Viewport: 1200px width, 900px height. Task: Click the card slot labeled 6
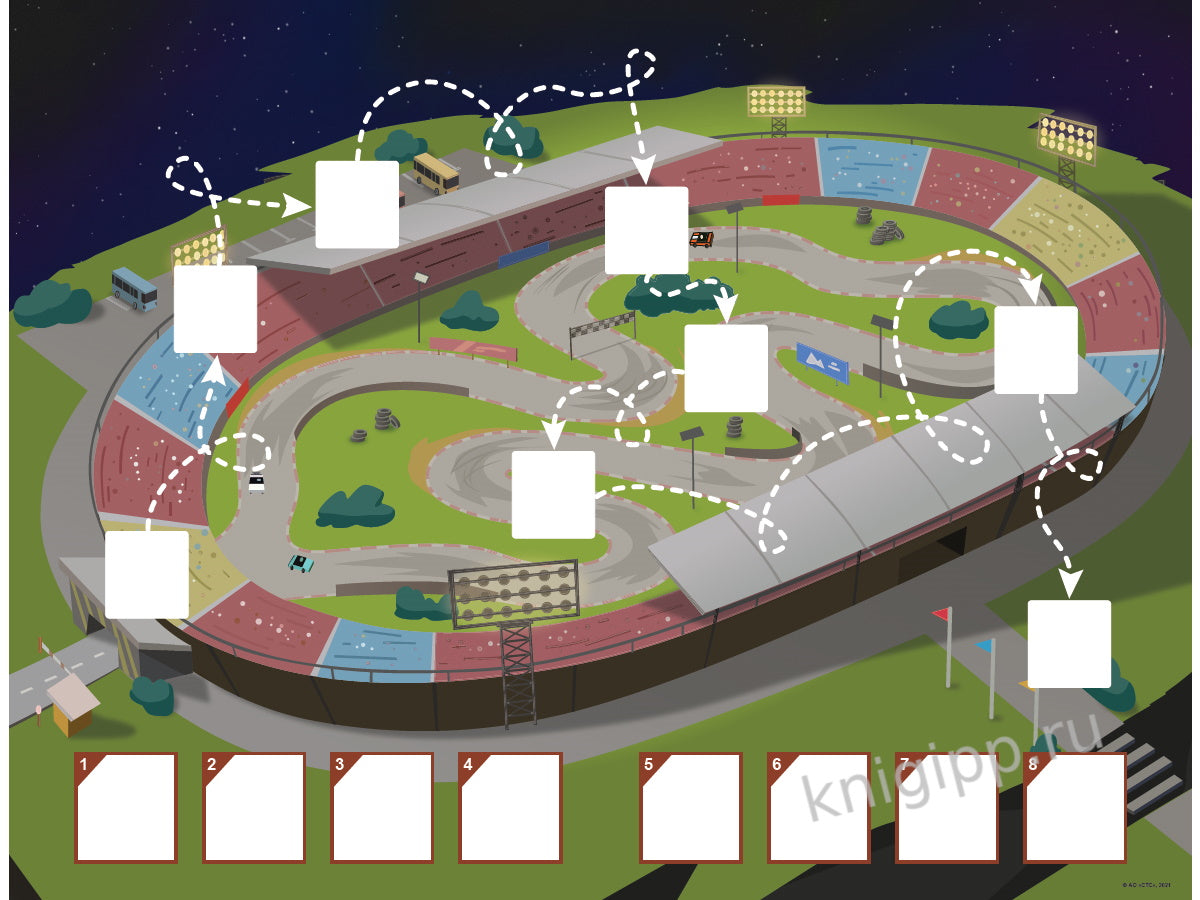[x=819, y=808]
